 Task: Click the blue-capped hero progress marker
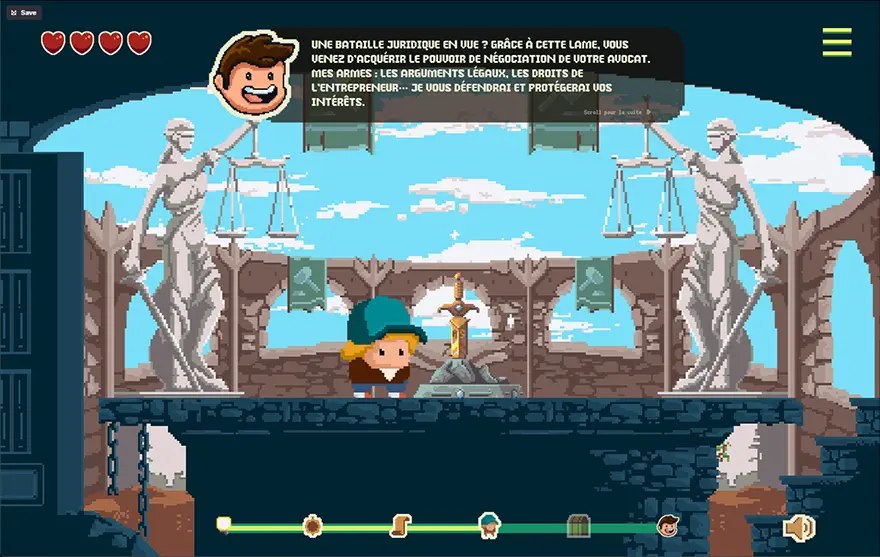[x=489, y=524]
